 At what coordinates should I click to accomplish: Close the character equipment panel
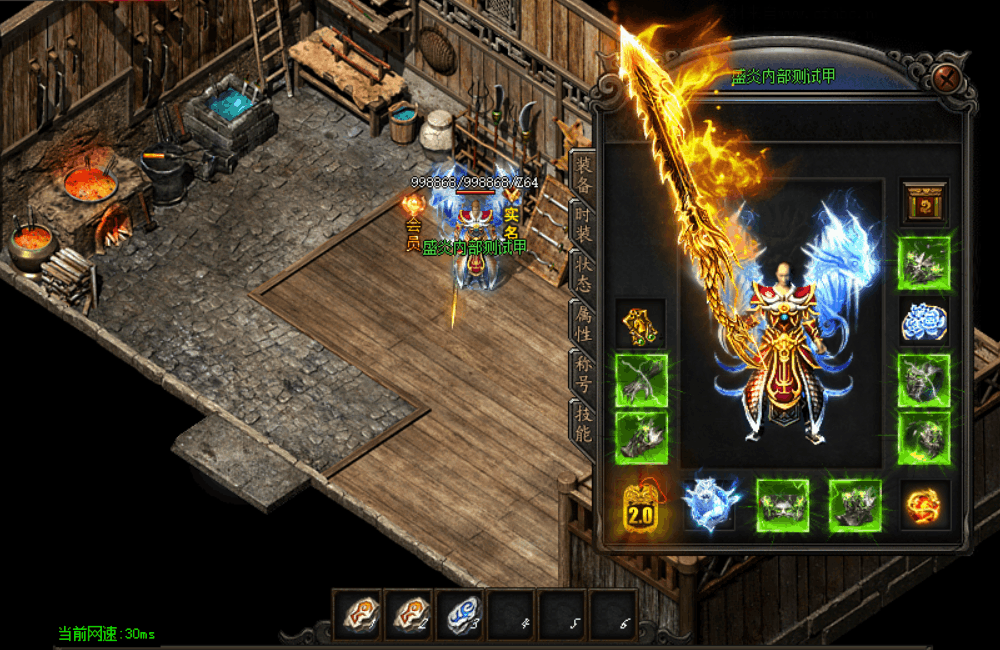[945, 78]
